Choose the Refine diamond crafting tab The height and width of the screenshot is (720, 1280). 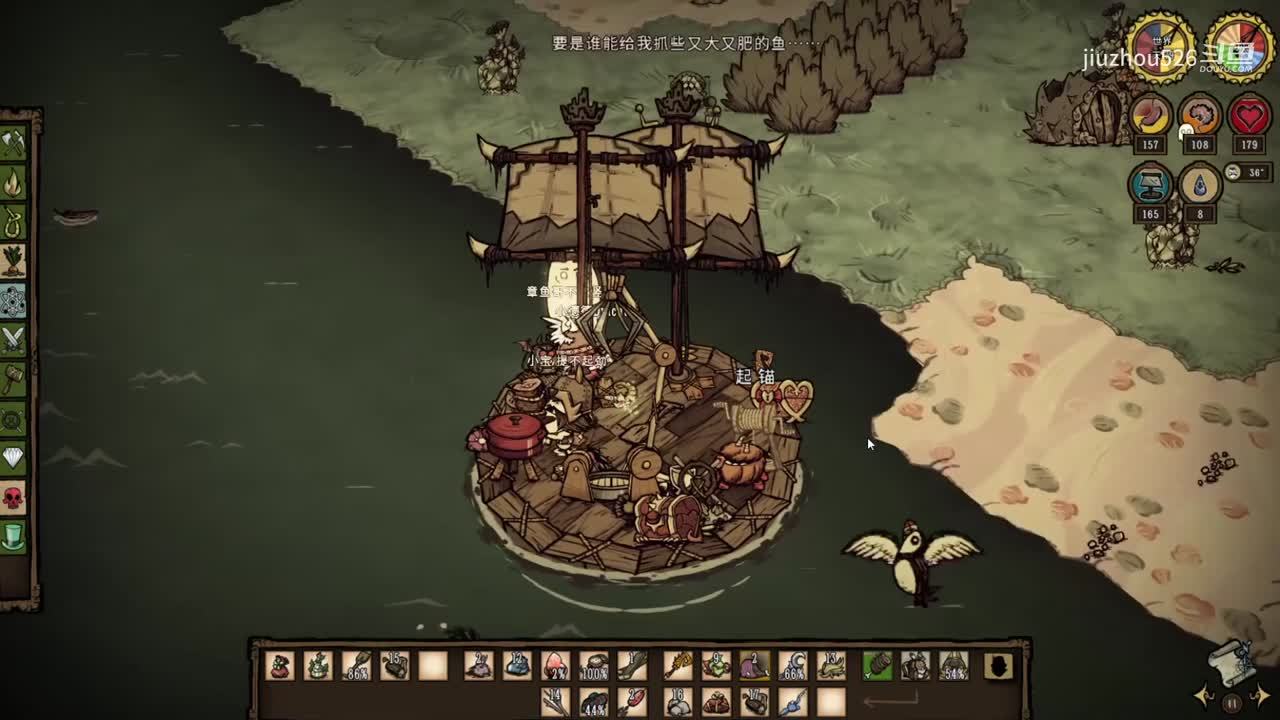pos(13,458)
